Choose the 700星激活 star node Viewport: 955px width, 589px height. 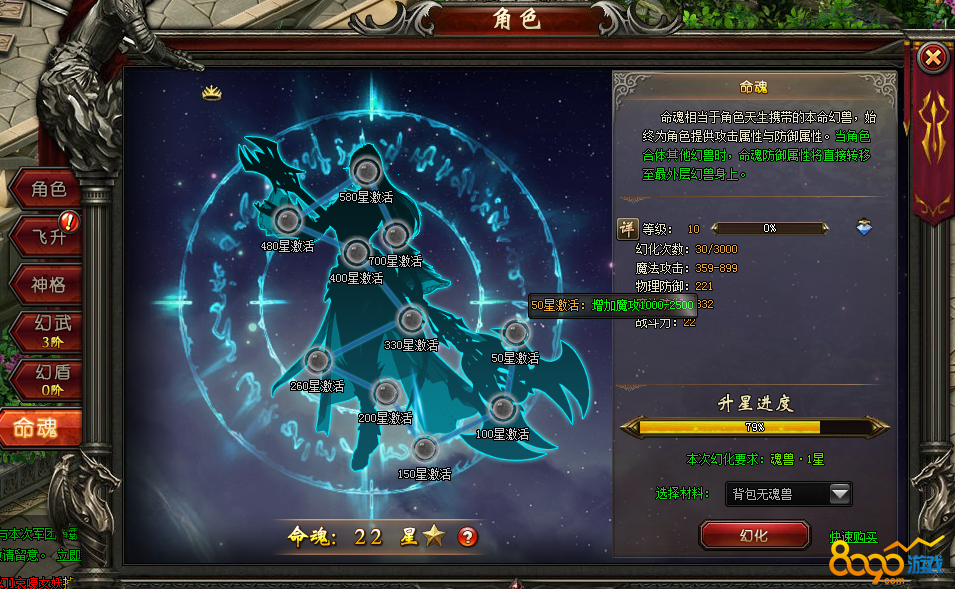click(396, 235)
